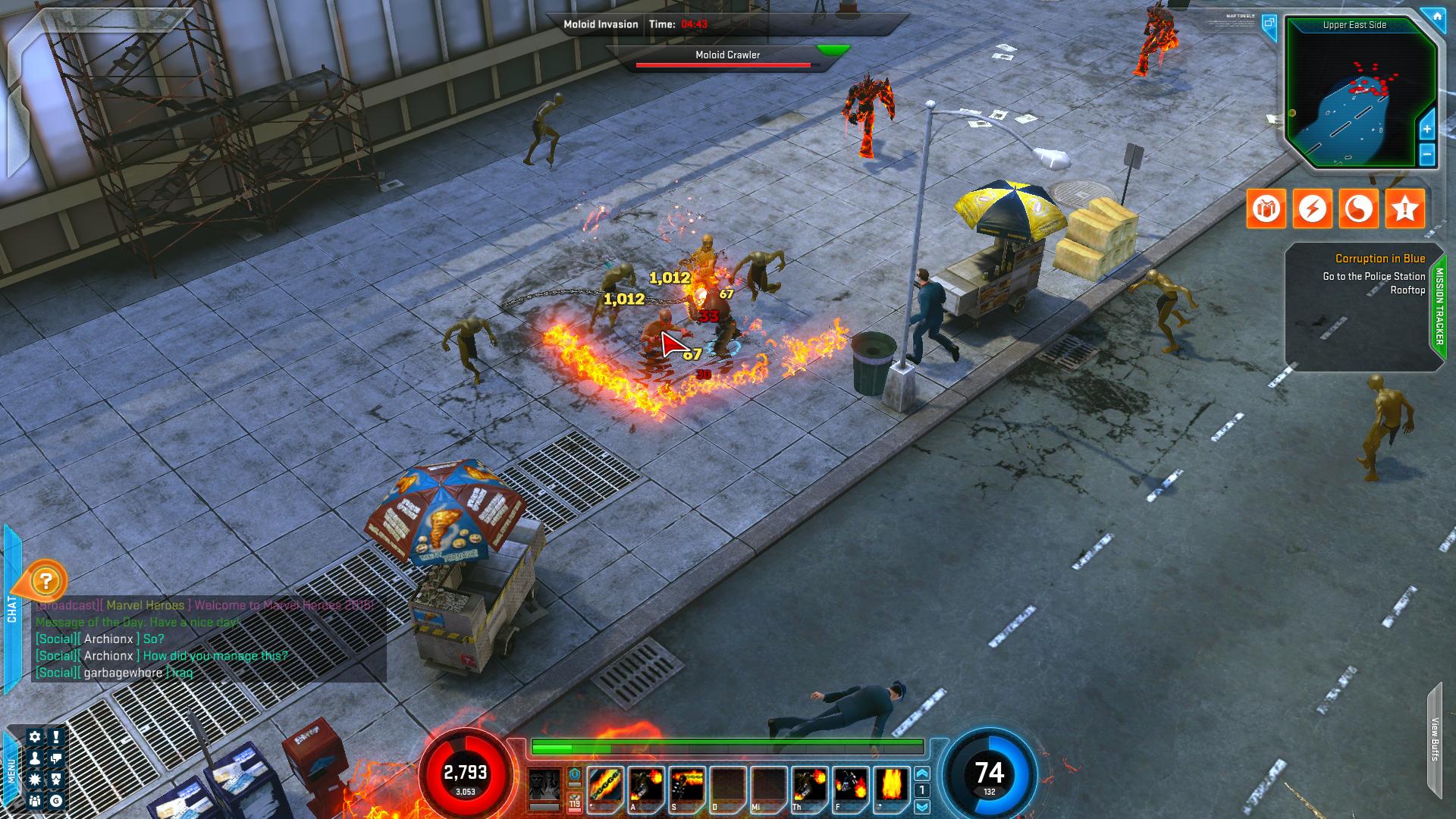1456x819 pixels.
Task: Switch to the next hotbar page with down arrow
Action: (x=922, y=807)
